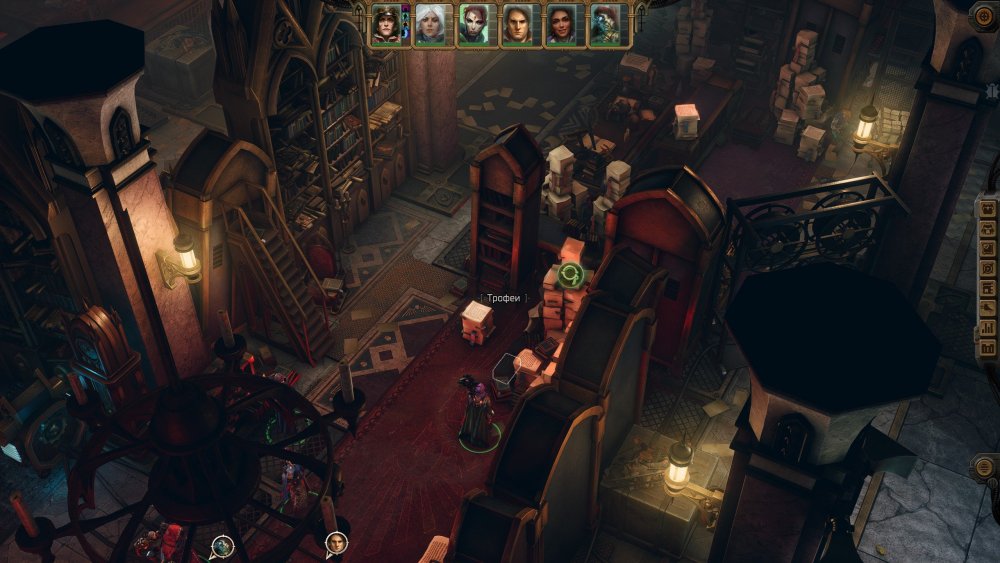The height and width of the screenshot is (563, 1000).
Task: Choose the red-haired pale companion portrait
Action: pyautogui.click(x=473, y=24)
